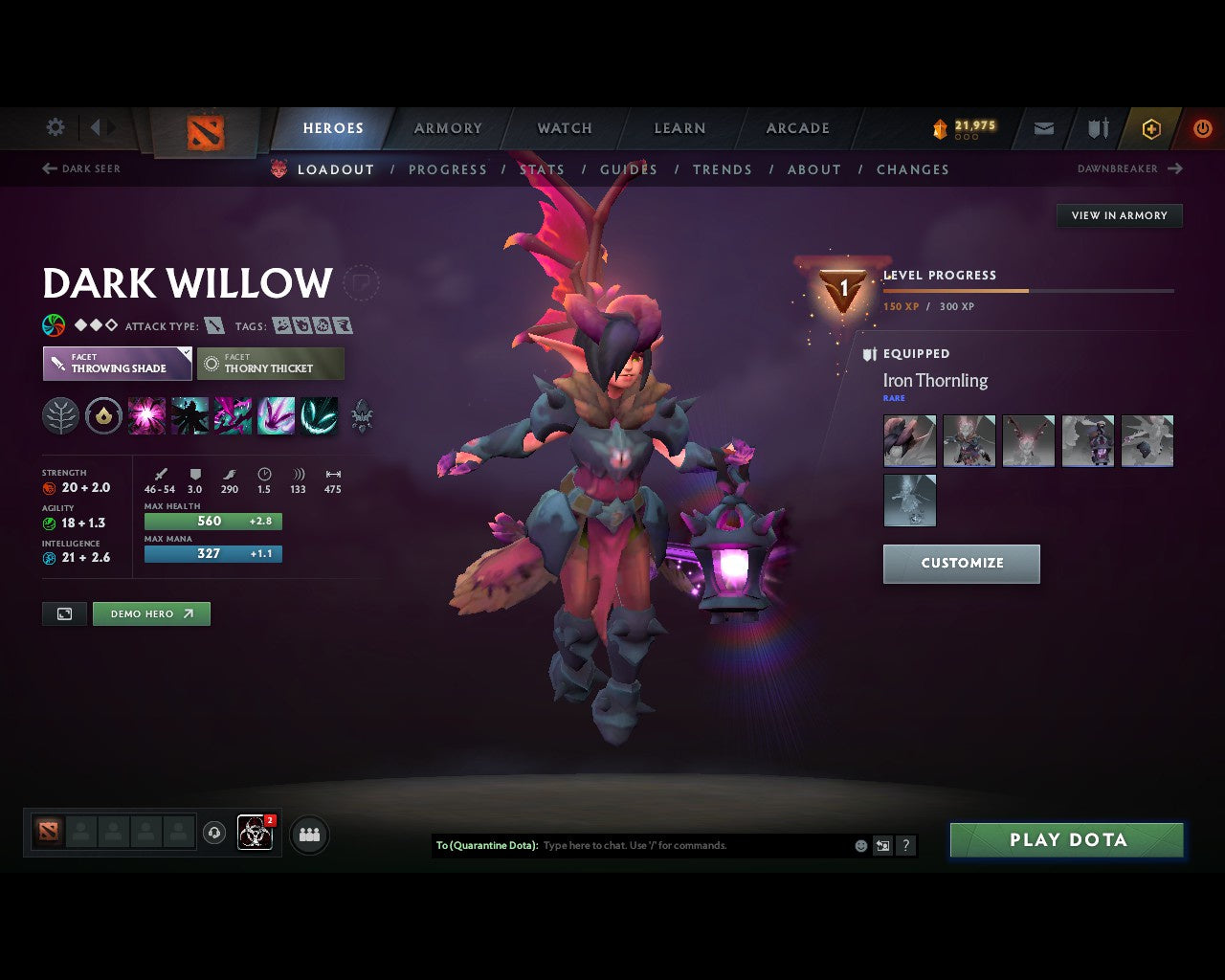Select the Throwing Shade facet

pyautogui.click(x=117, y=364)
